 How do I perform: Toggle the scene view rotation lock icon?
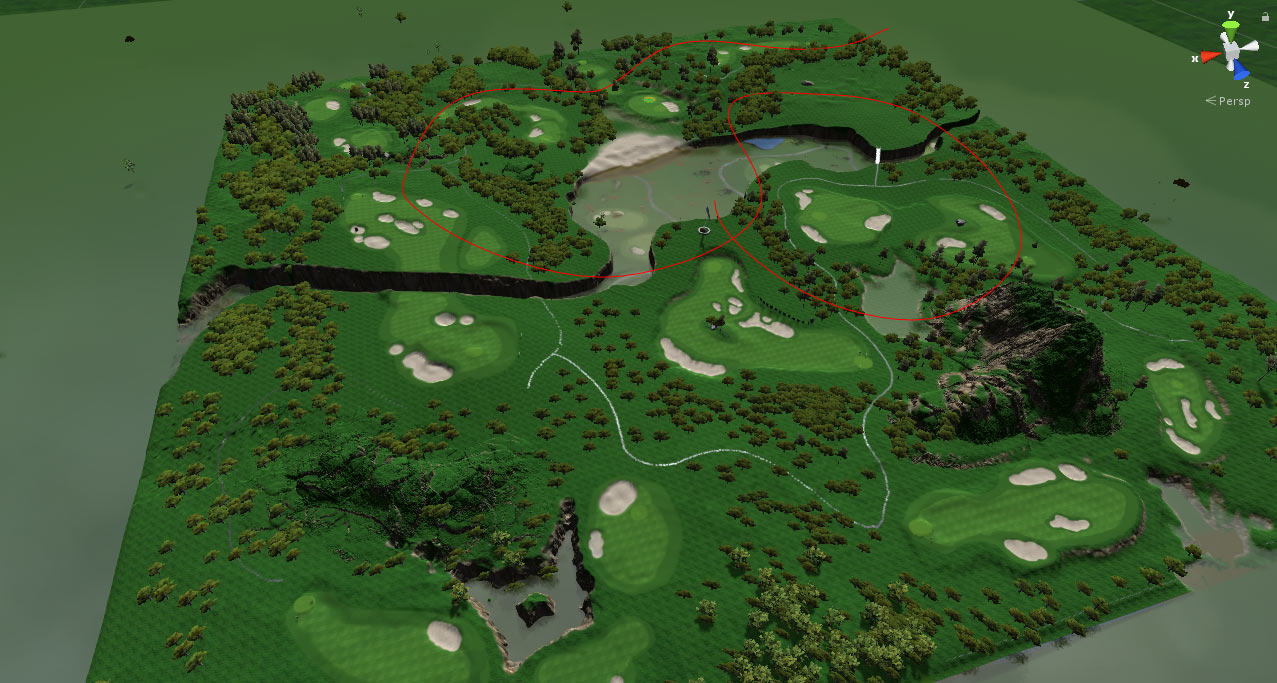1266,17
